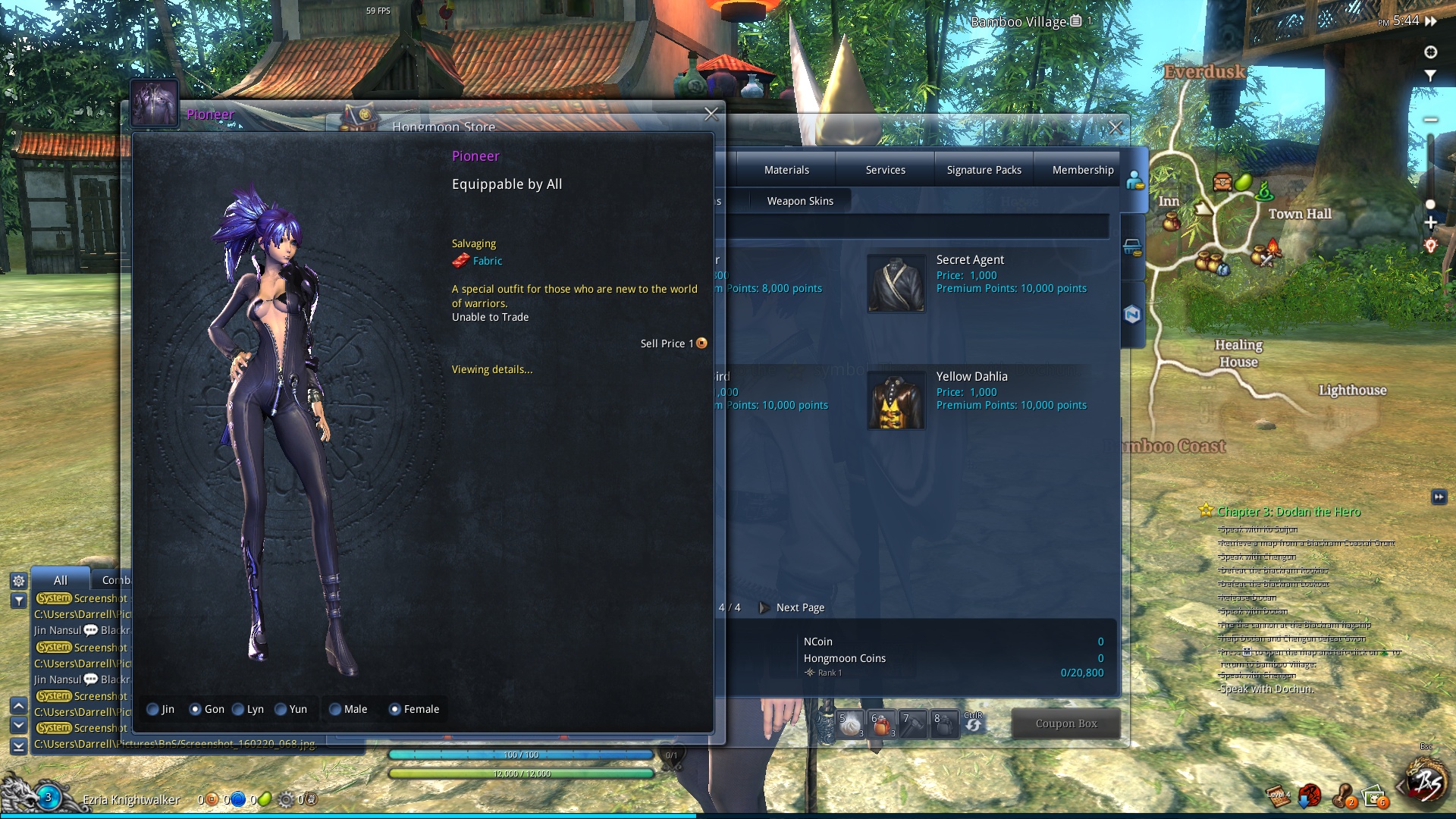Go to the Membership tab
The height and width of the screenshot is (819, 1456).
pos(1082,170)
